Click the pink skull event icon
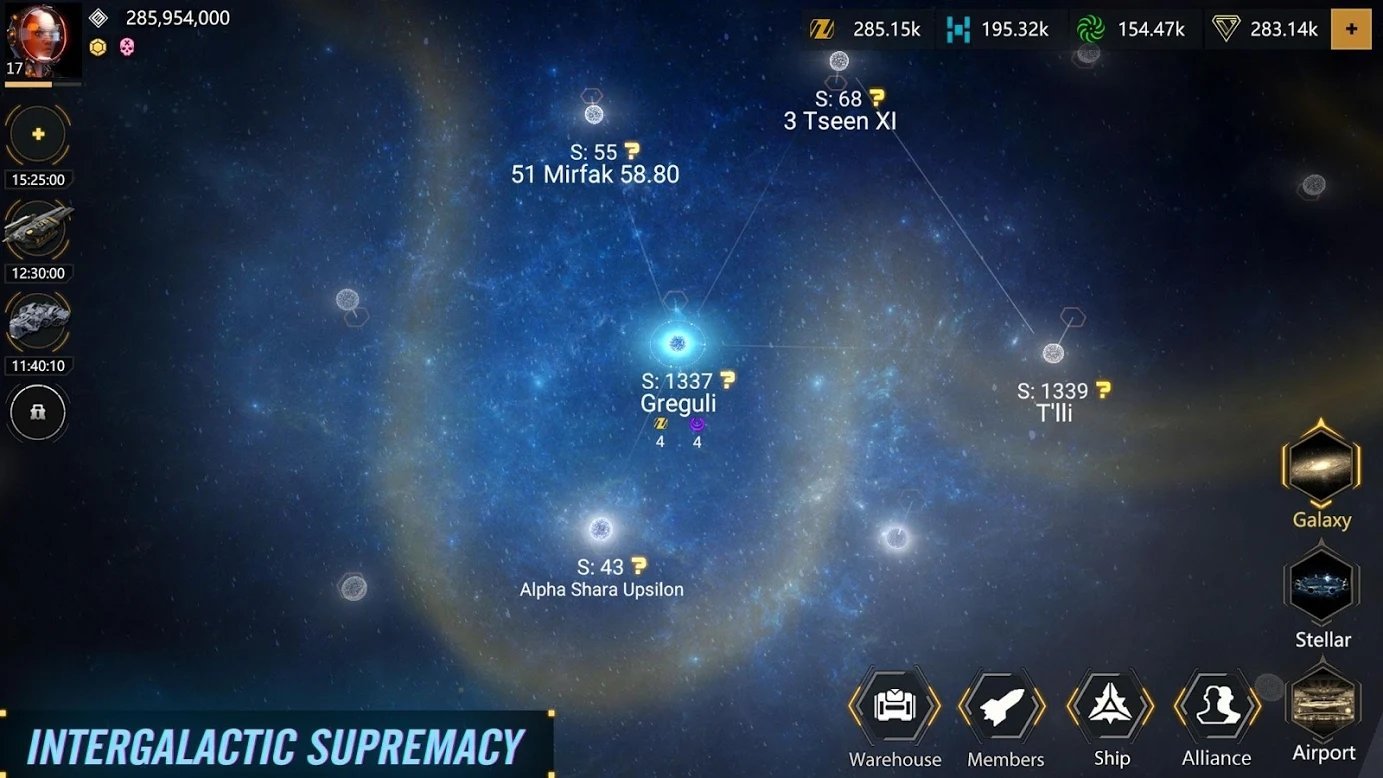This screenshot has height=778, width=1383. coord(124,47)
